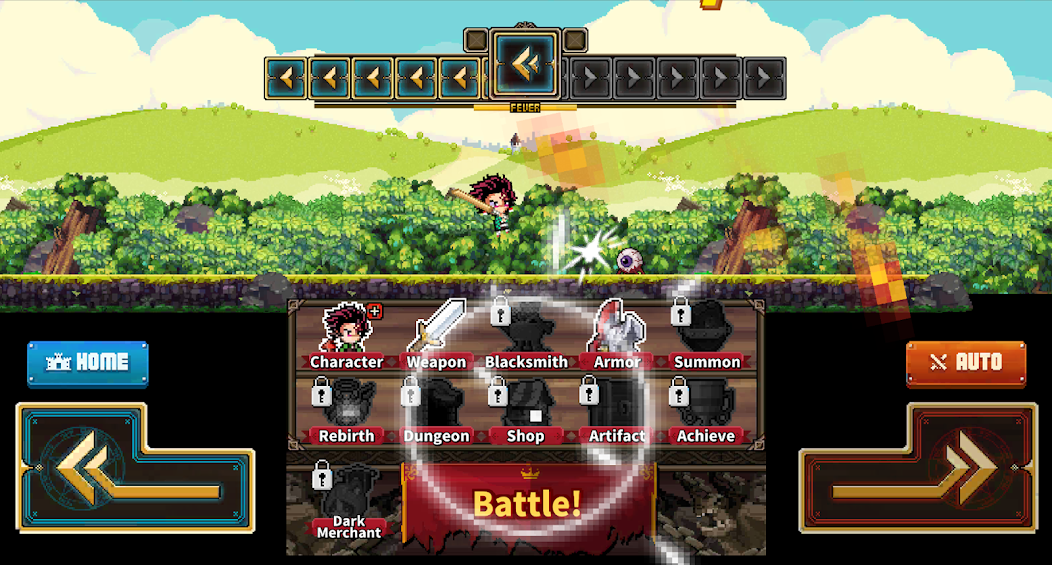This screenshot has width=1052, height=565.
Task: Tap the big left arrow attack button
Action: [135, 468]
